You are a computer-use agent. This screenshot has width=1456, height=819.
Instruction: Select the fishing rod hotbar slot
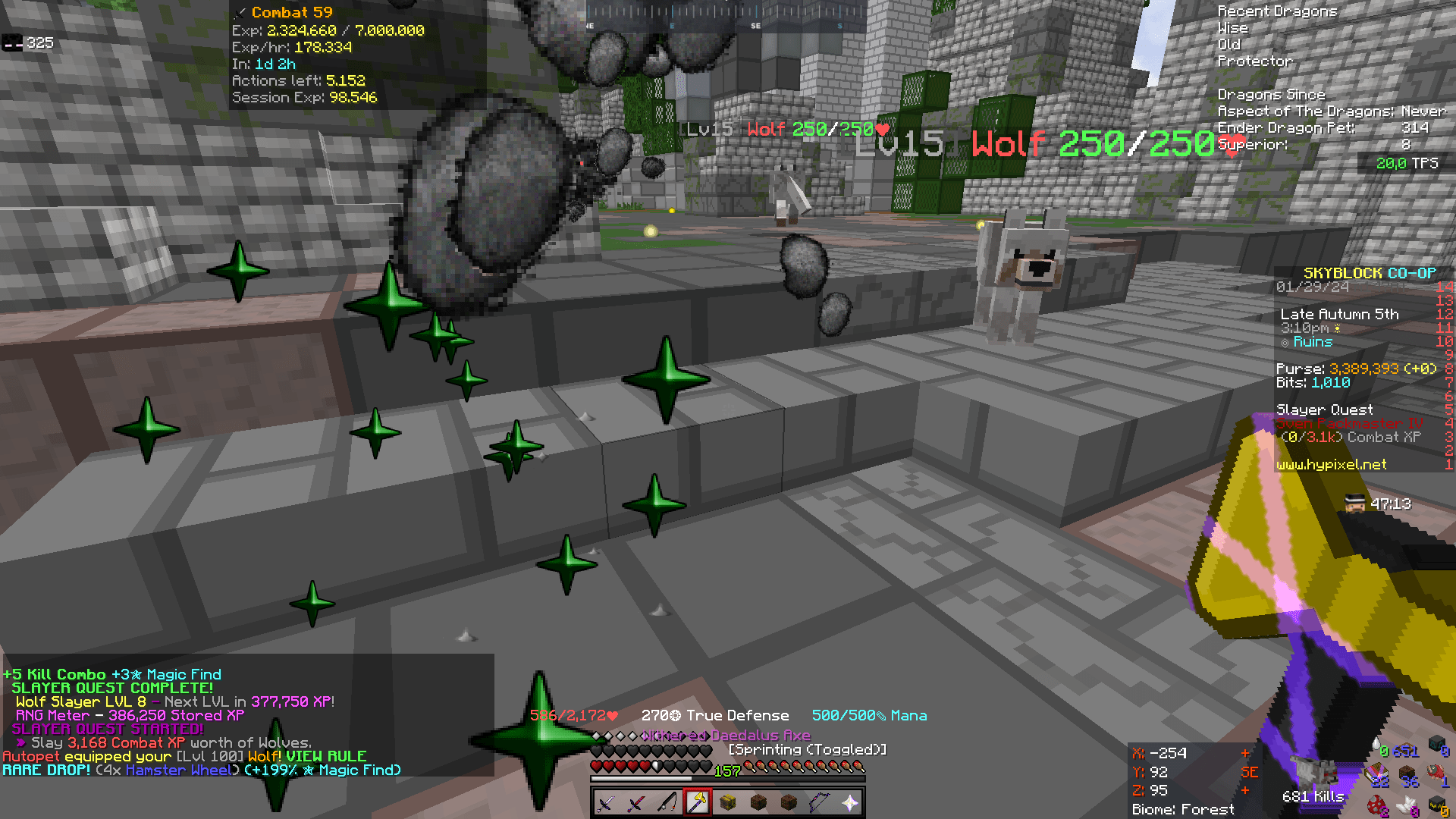pos(667,802)
